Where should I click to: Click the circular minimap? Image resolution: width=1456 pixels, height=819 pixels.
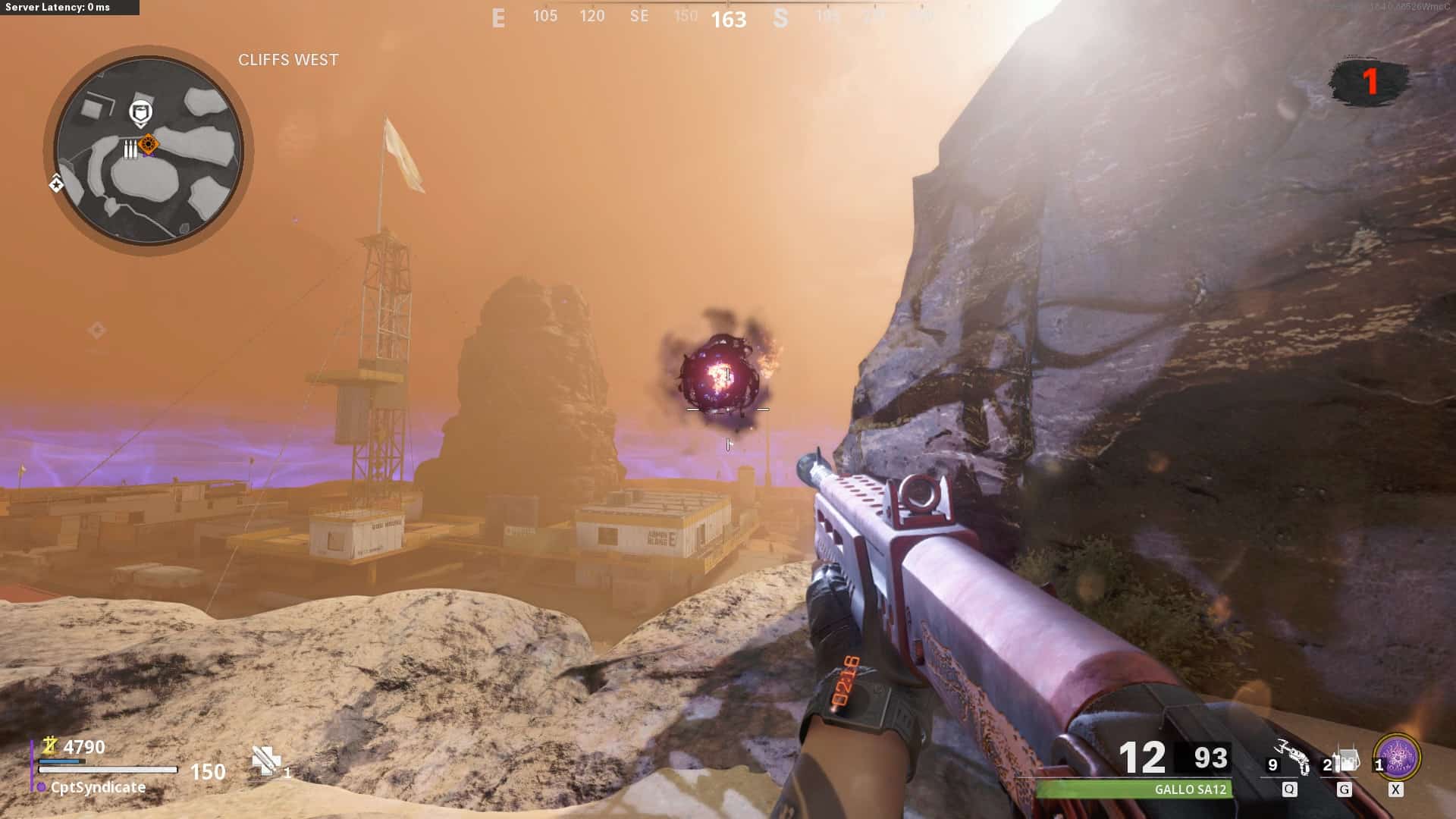point(149,150)
